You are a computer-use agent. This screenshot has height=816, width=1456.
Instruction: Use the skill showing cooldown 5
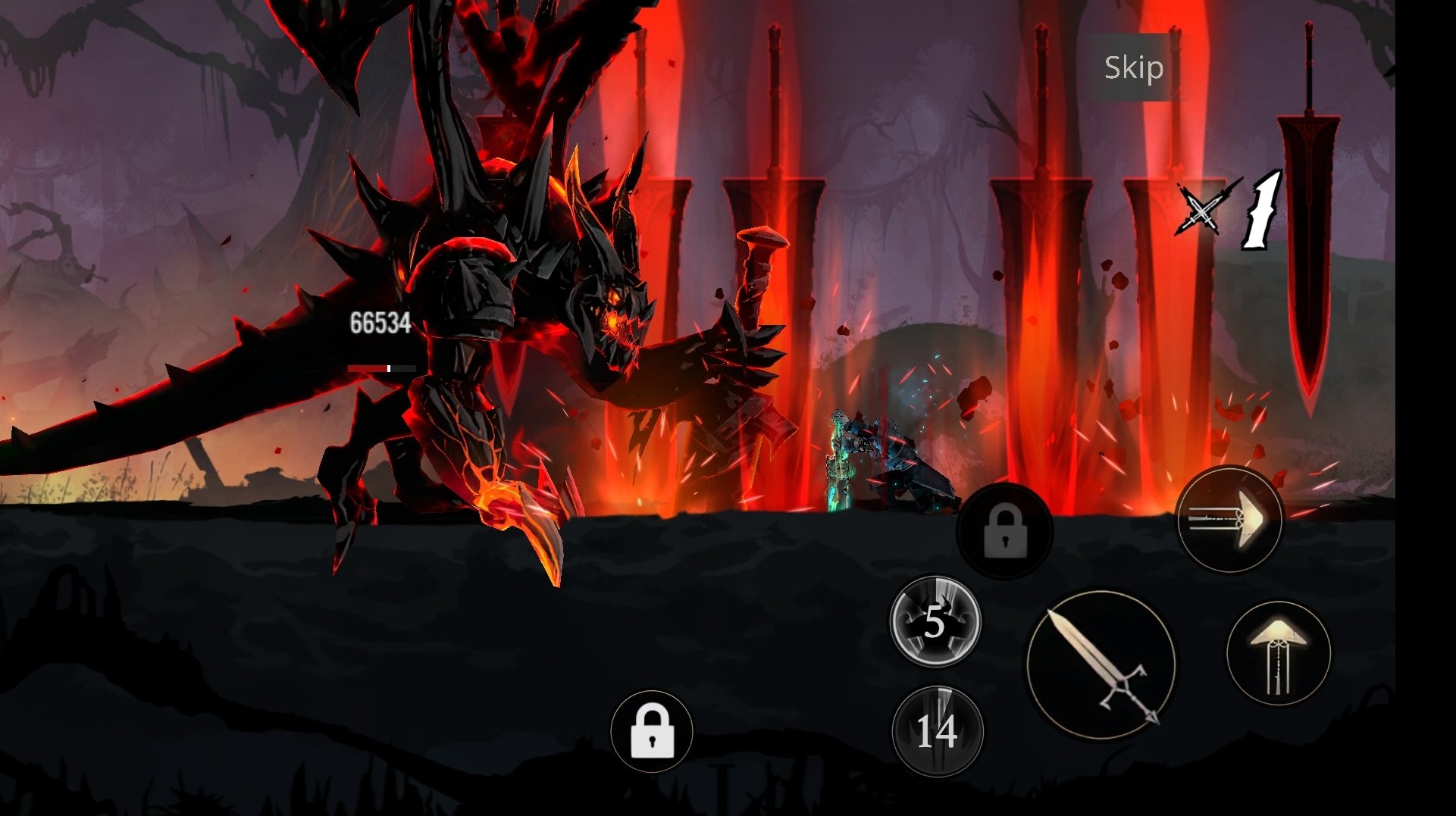[x=935, y=621]
